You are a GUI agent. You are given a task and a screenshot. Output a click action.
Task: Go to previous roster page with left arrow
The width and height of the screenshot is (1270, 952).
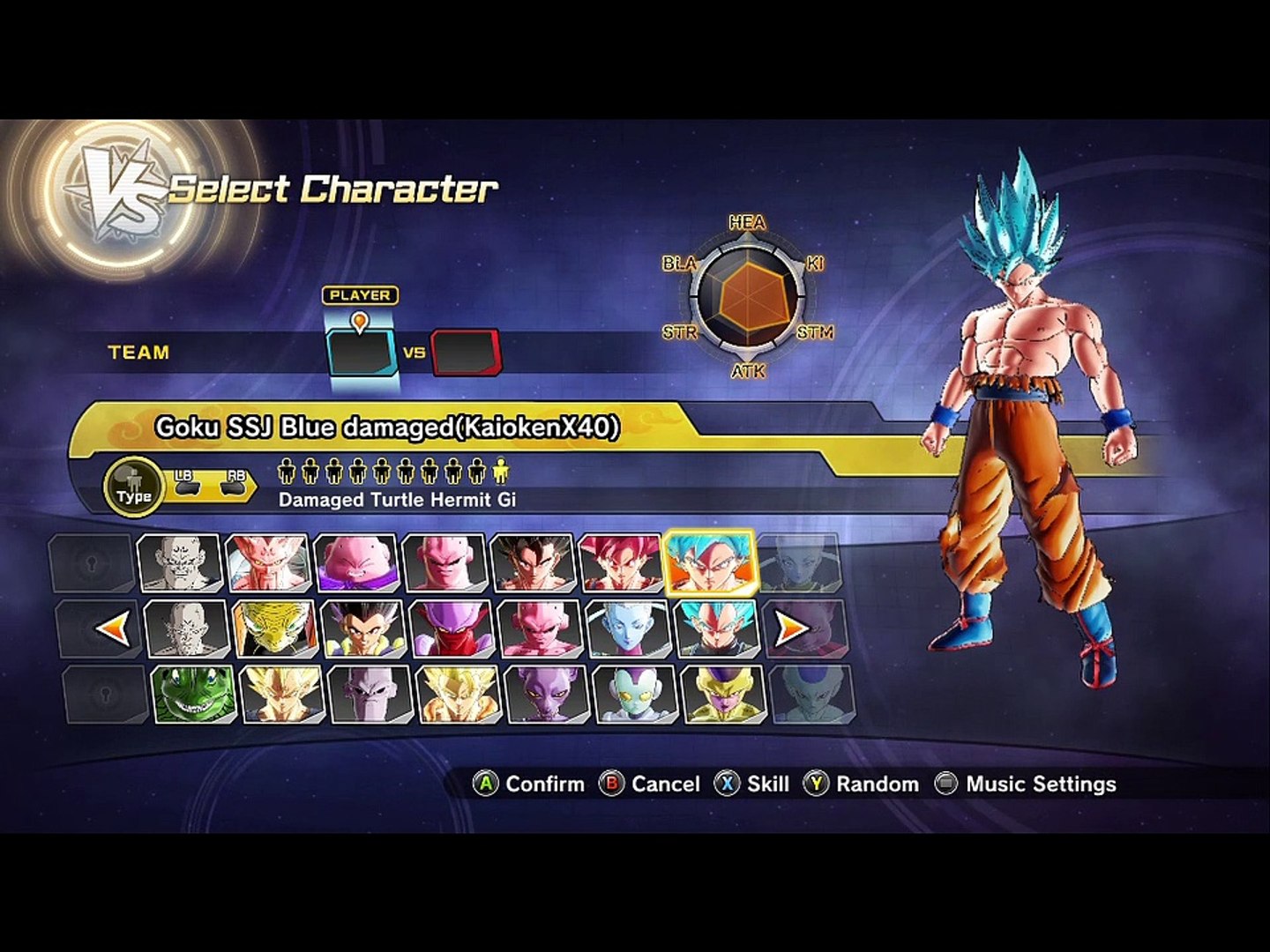(113, 628)
